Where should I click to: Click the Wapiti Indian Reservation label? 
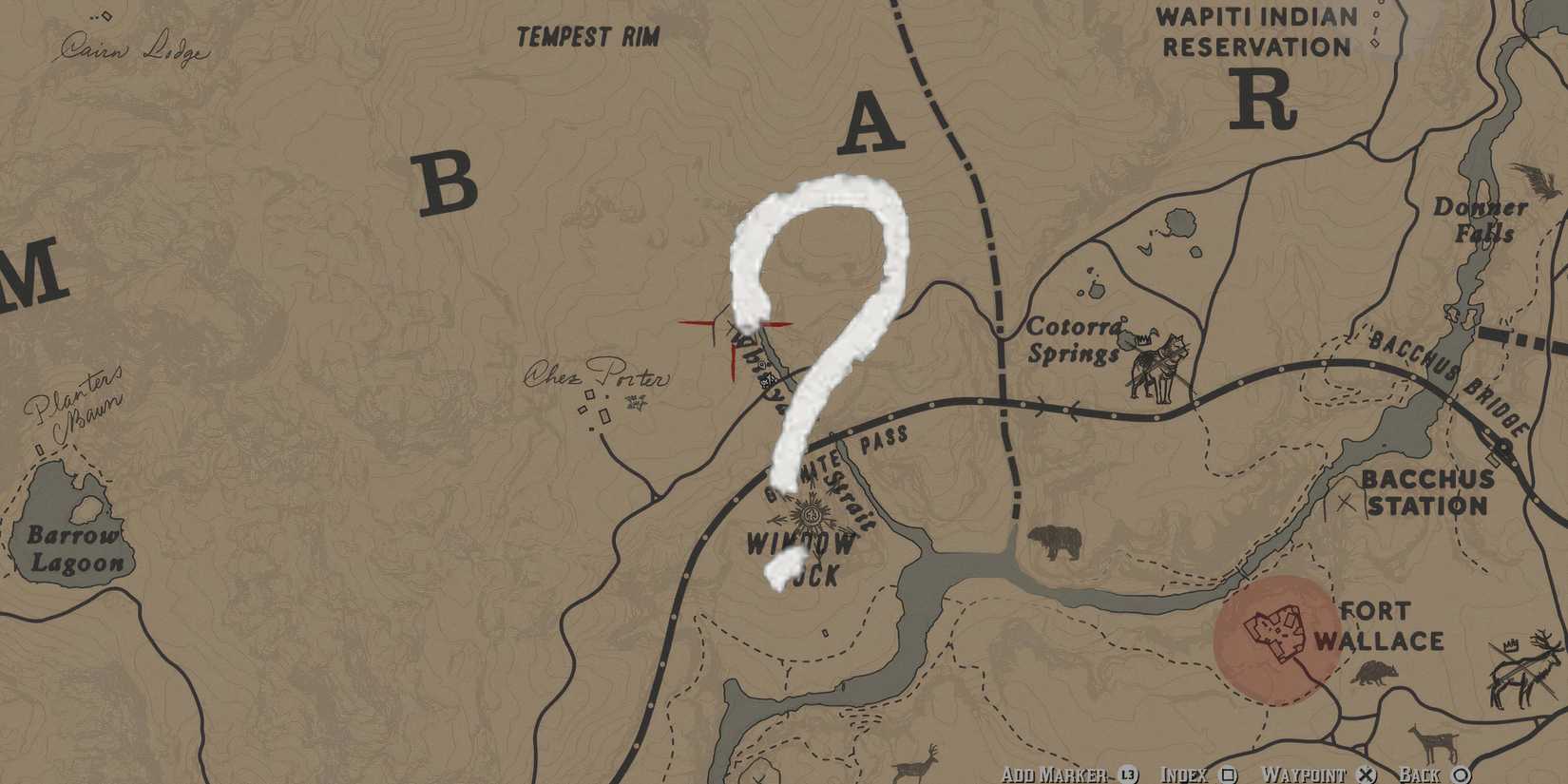coord(1253,31)
